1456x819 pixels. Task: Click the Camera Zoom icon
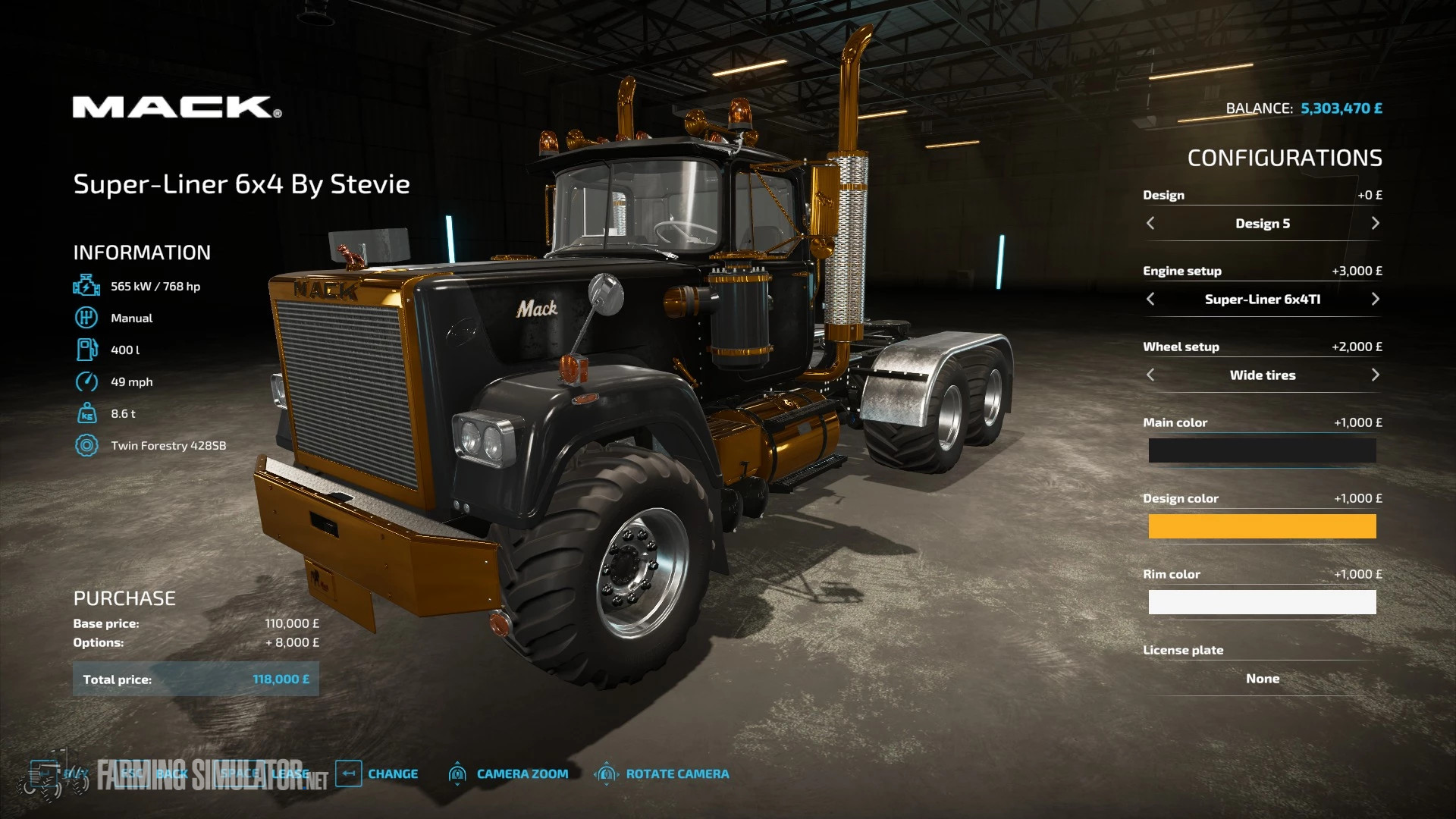coord(458,773)
